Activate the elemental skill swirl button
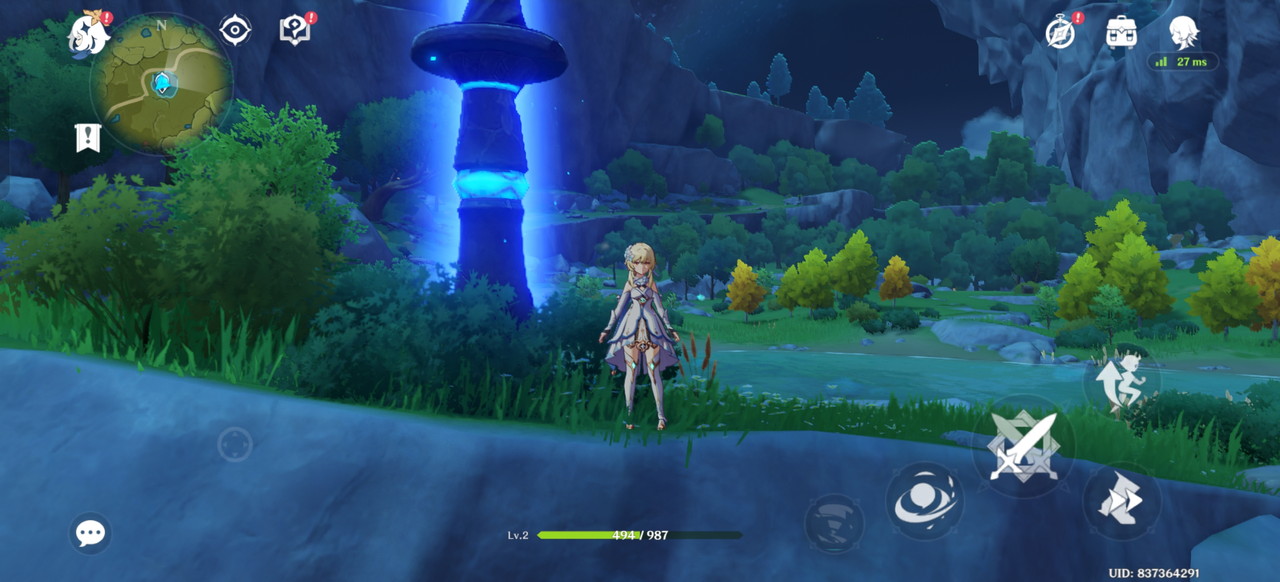The height and width of the screenshot is (582, 1280). (924, 500)
